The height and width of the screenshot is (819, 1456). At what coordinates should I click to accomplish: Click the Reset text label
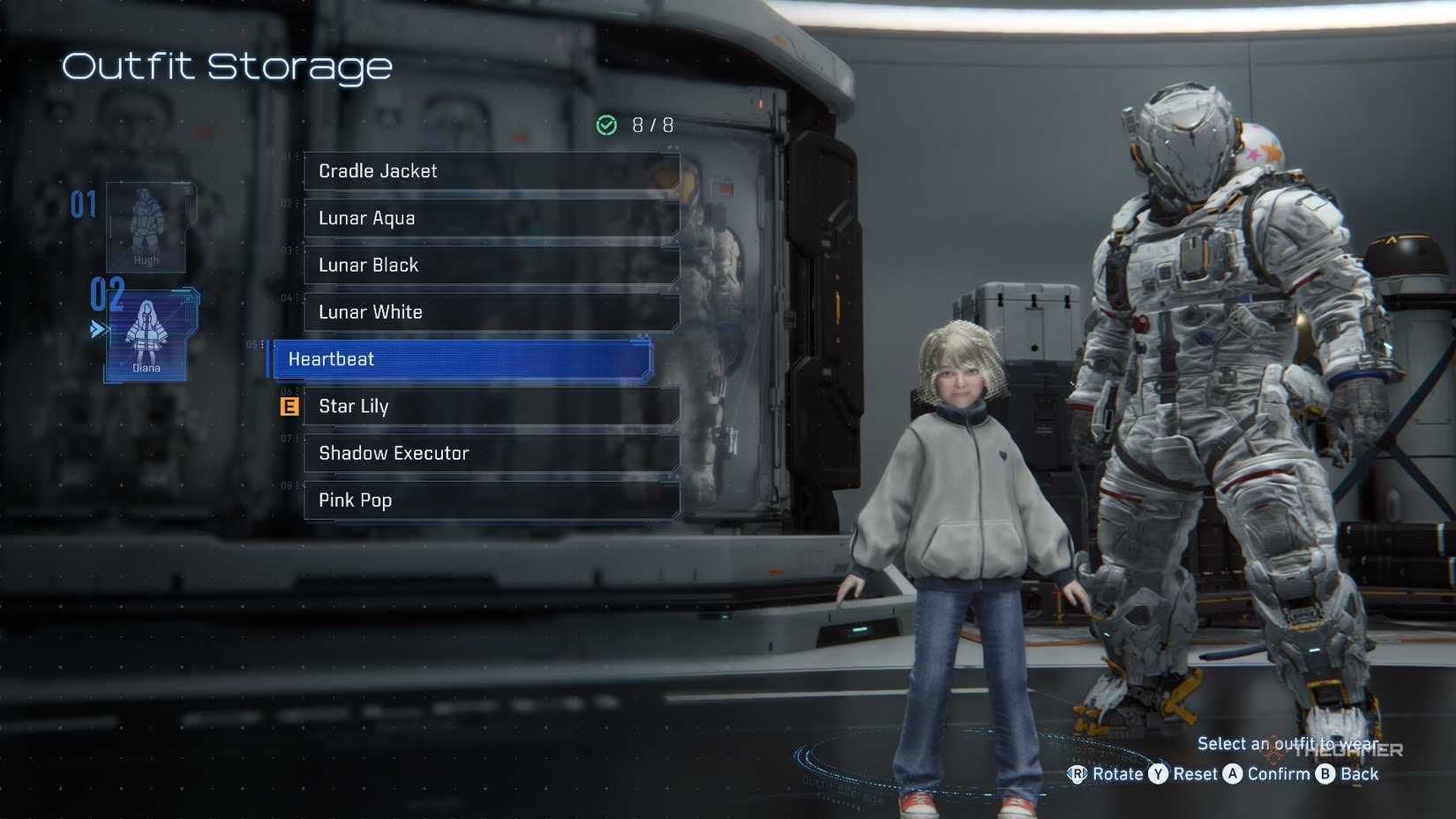tap(1195, 774)
